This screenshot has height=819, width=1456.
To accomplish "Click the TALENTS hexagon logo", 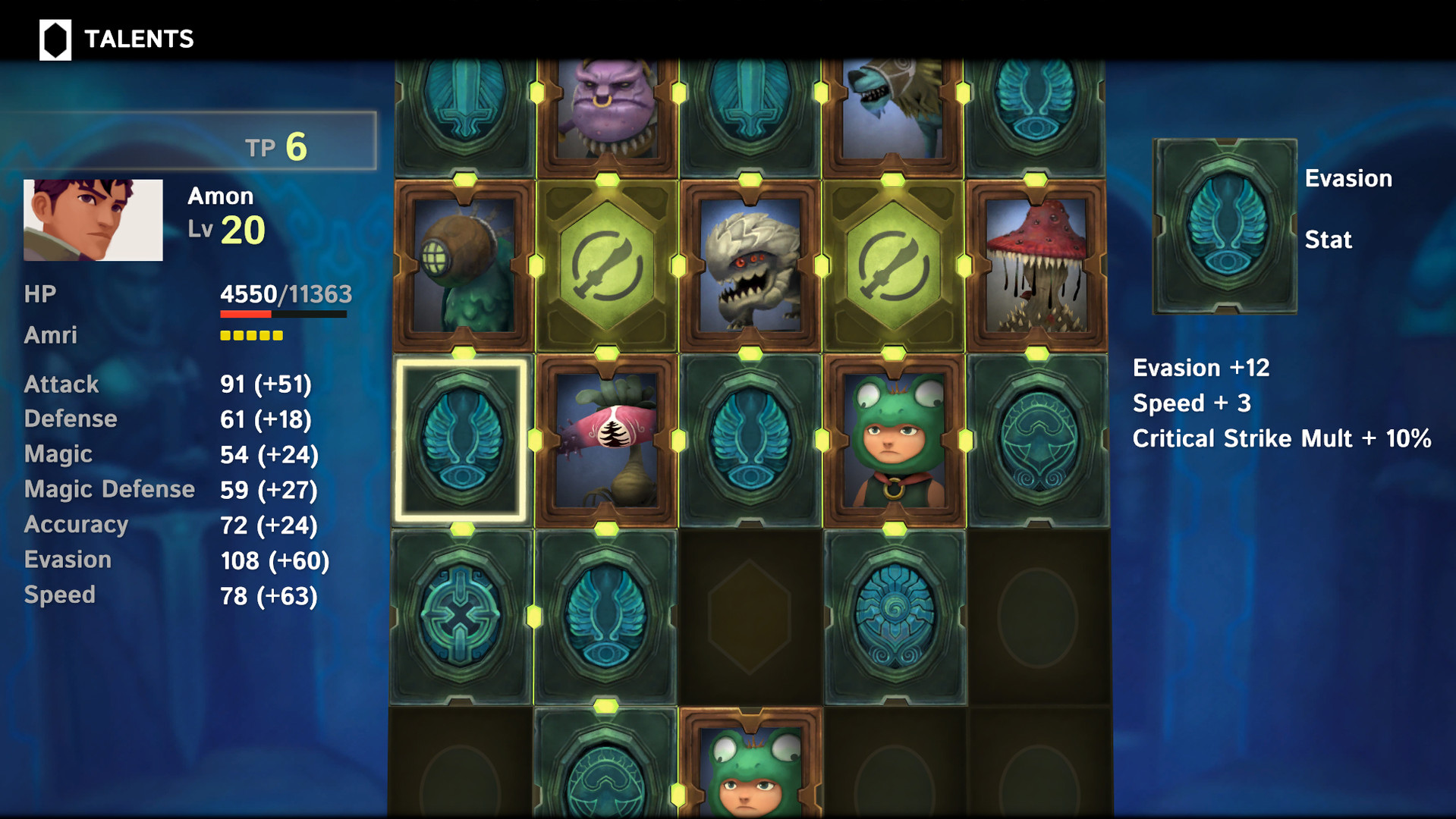I will click(53, 37).
